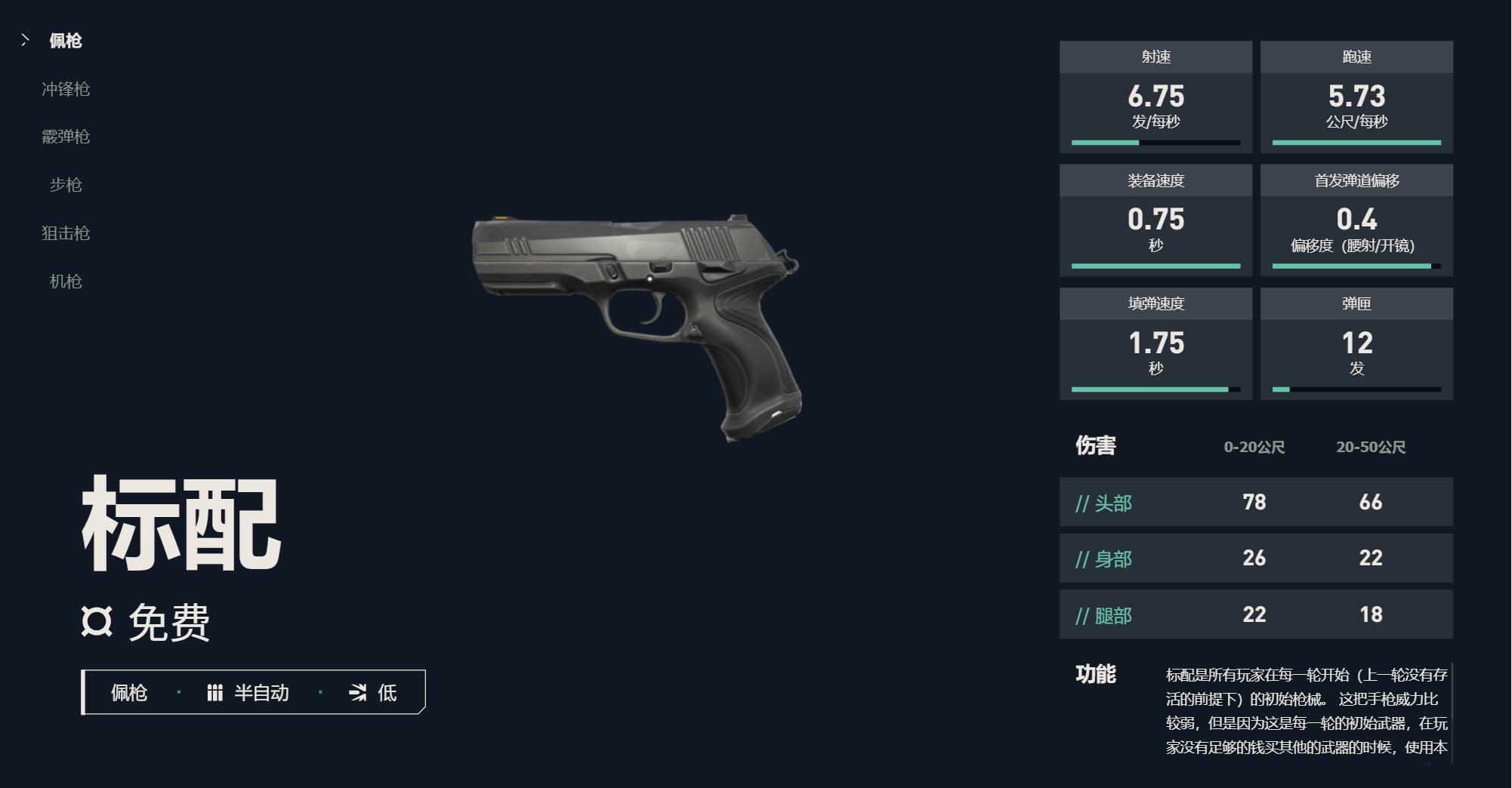Choose the 步枪 category
This screenshot has height=788, width=1512.
[66, 185]
